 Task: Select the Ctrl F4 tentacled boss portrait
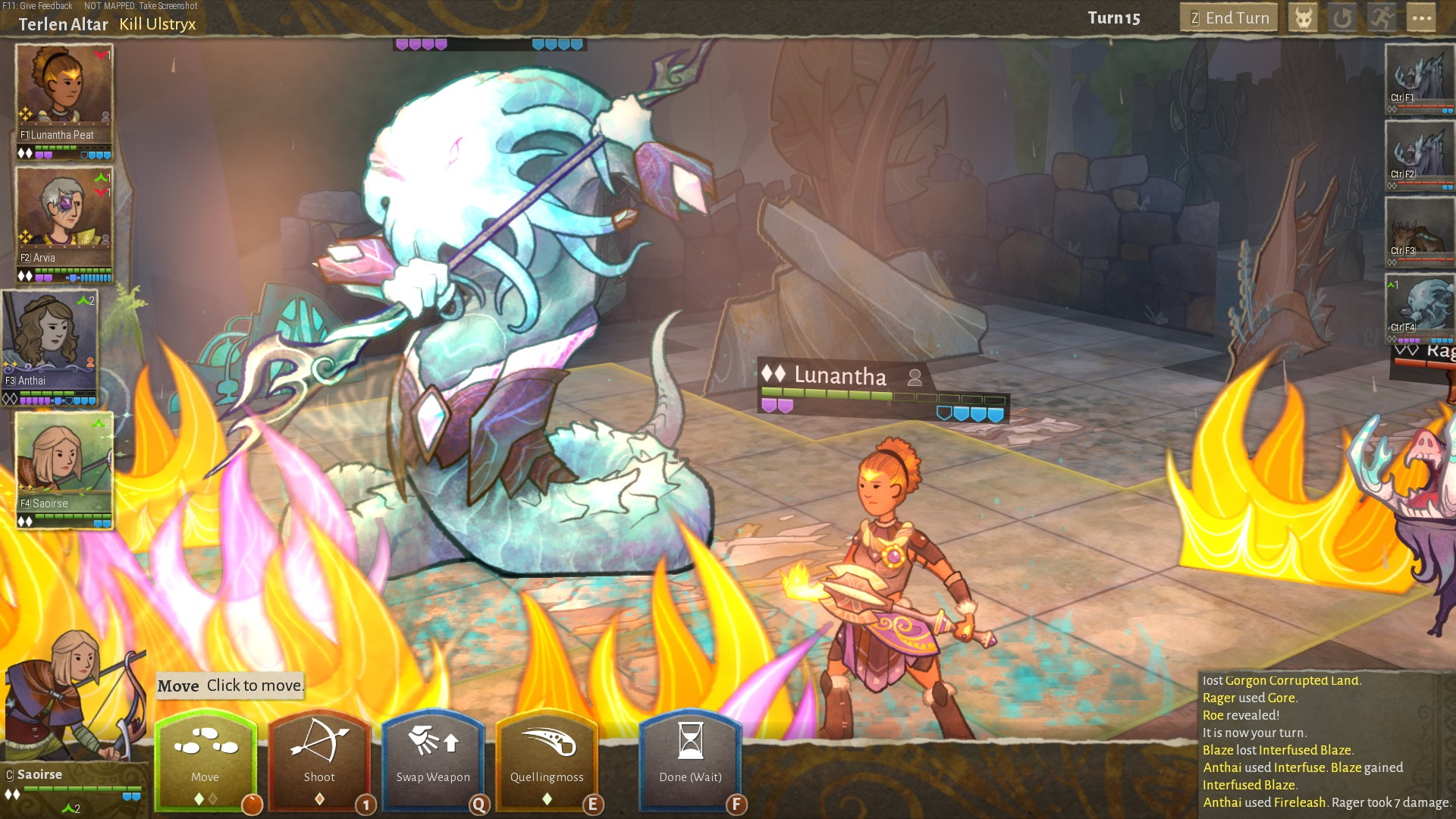(1419, 306)
